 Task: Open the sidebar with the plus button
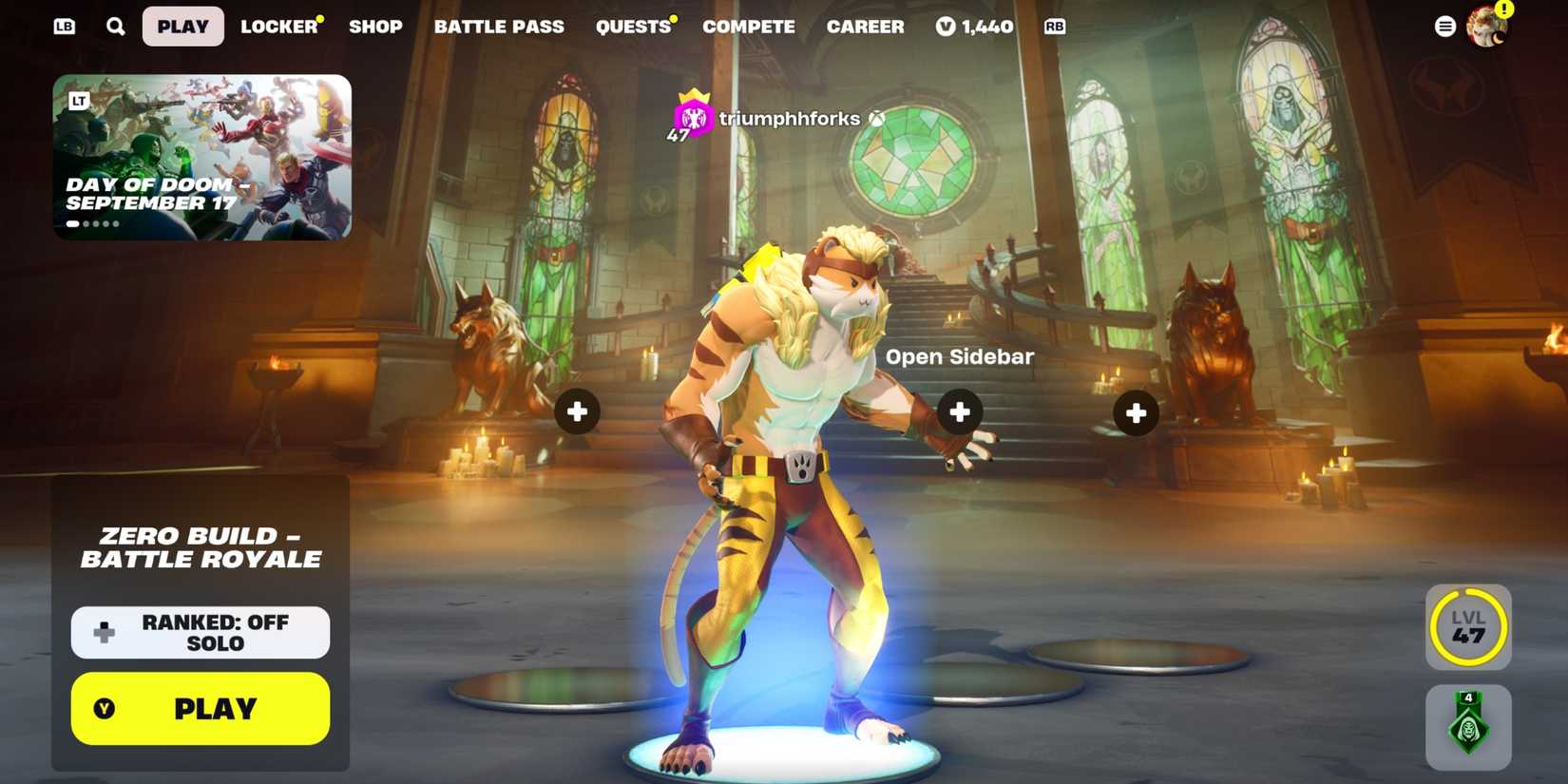959,411
